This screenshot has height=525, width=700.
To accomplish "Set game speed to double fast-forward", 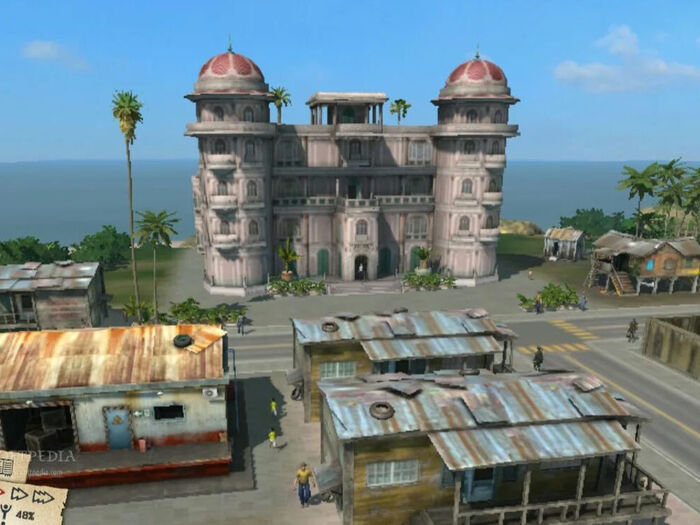I will click(x=19, y=494).
